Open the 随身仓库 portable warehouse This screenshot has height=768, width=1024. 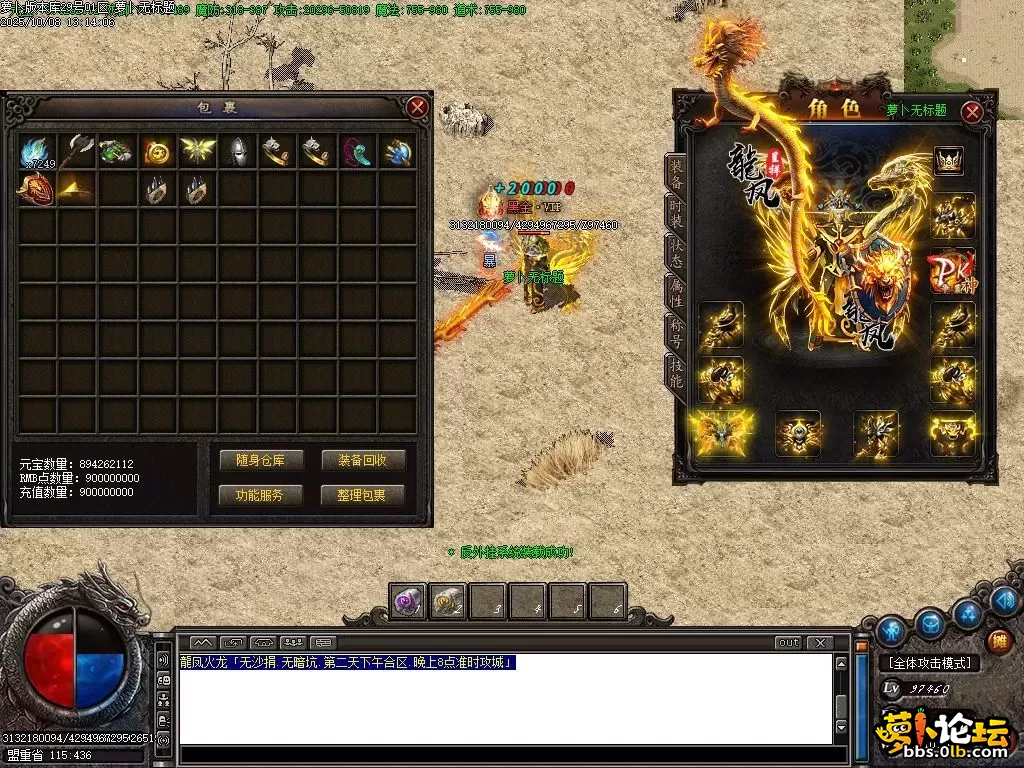tap(261, 460)
